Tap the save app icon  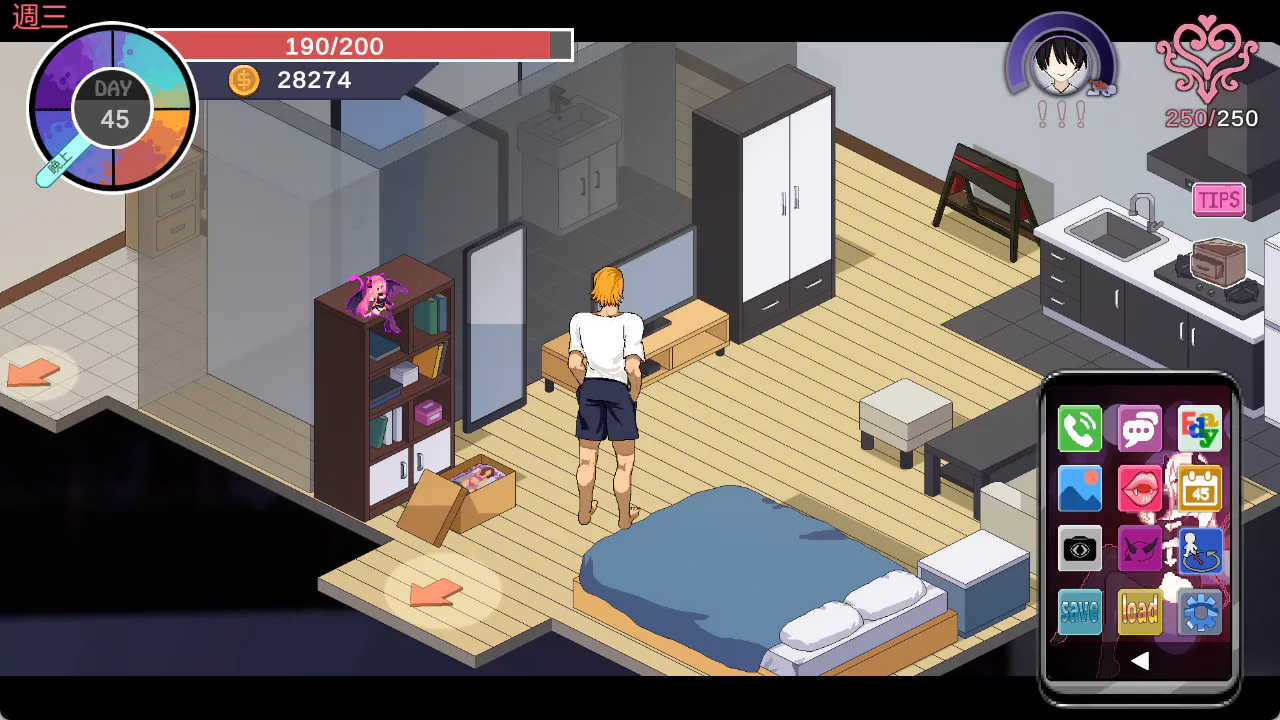pyautogui.click(x=1080, y=611)
